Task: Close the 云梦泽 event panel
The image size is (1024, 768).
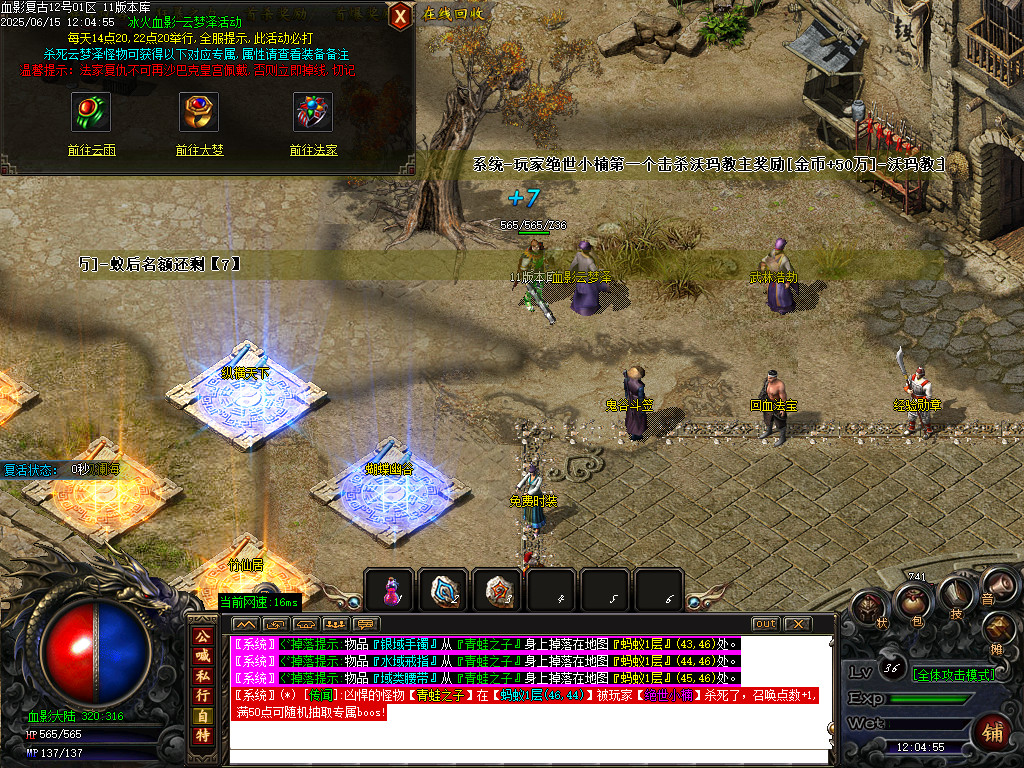Action: point(400,16)
